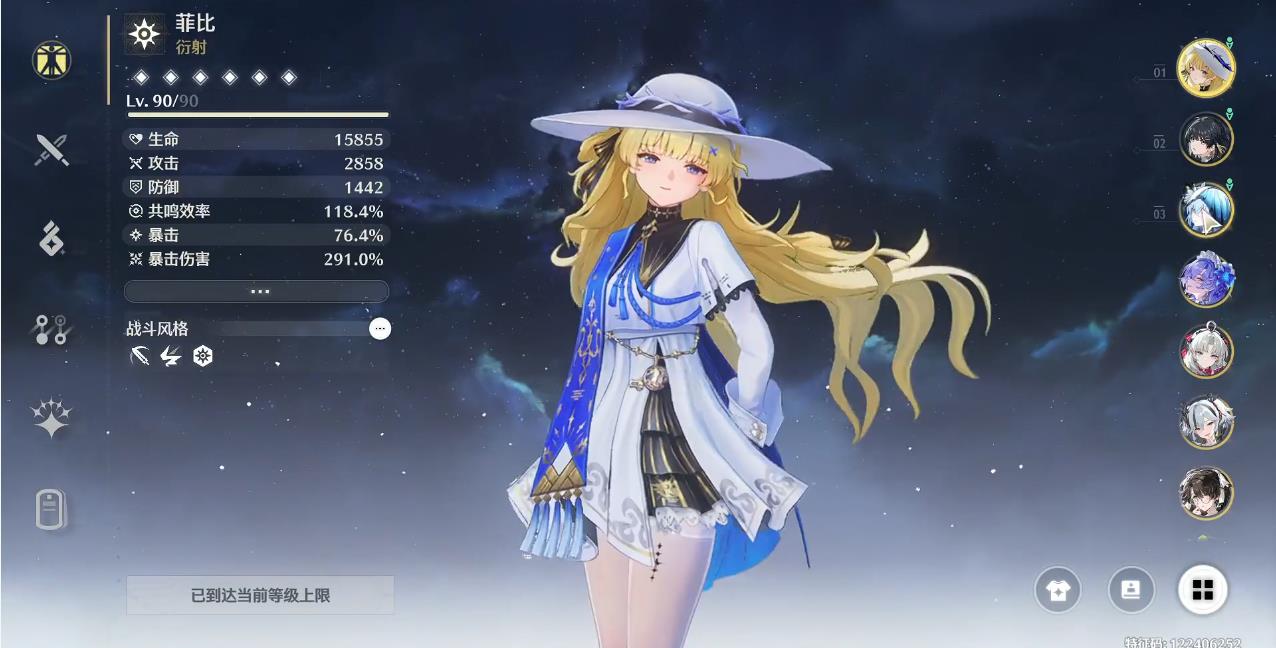
Task: Show the character file tab at the bottom of the sidebar
Action: [51, 510]
